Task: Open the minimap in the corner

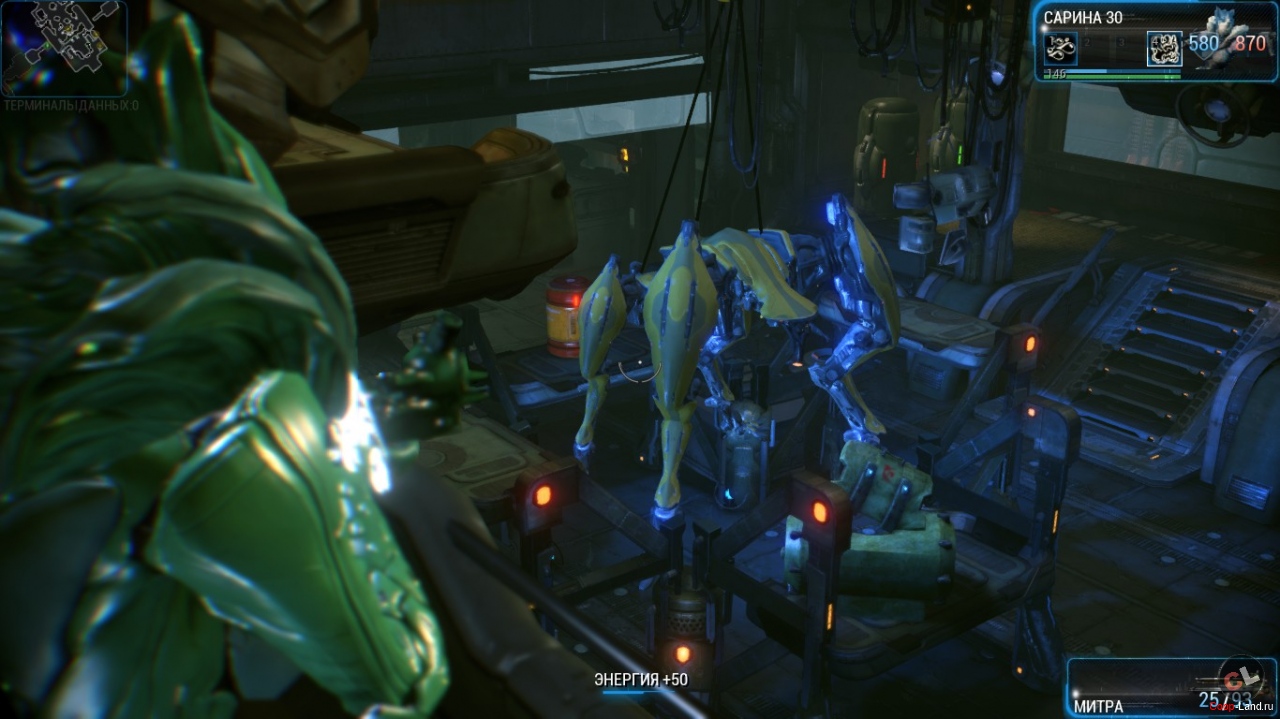Action: coord(63,47)
